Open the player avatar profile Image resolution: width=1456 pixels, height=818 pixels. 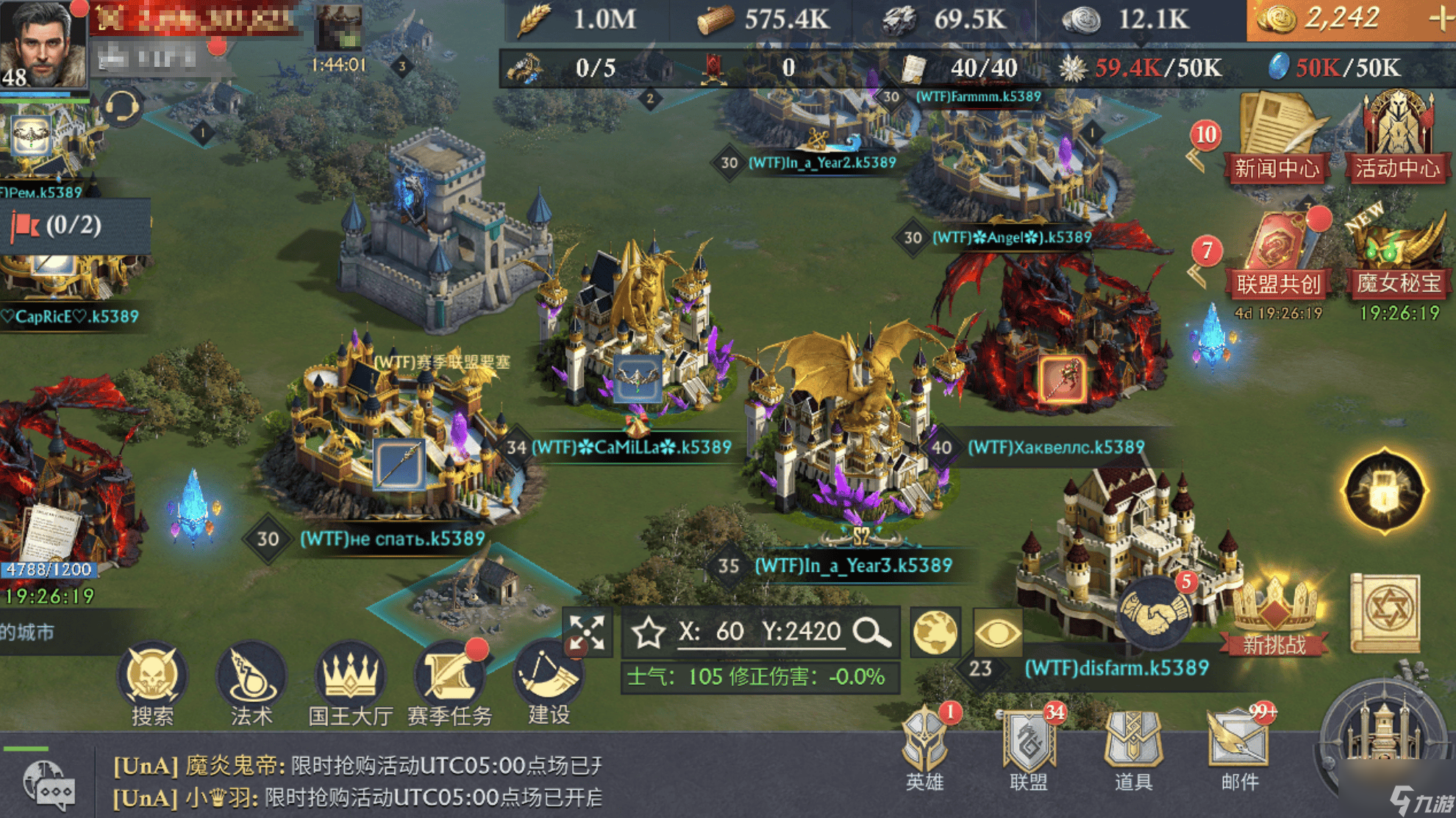pos(43,44)
